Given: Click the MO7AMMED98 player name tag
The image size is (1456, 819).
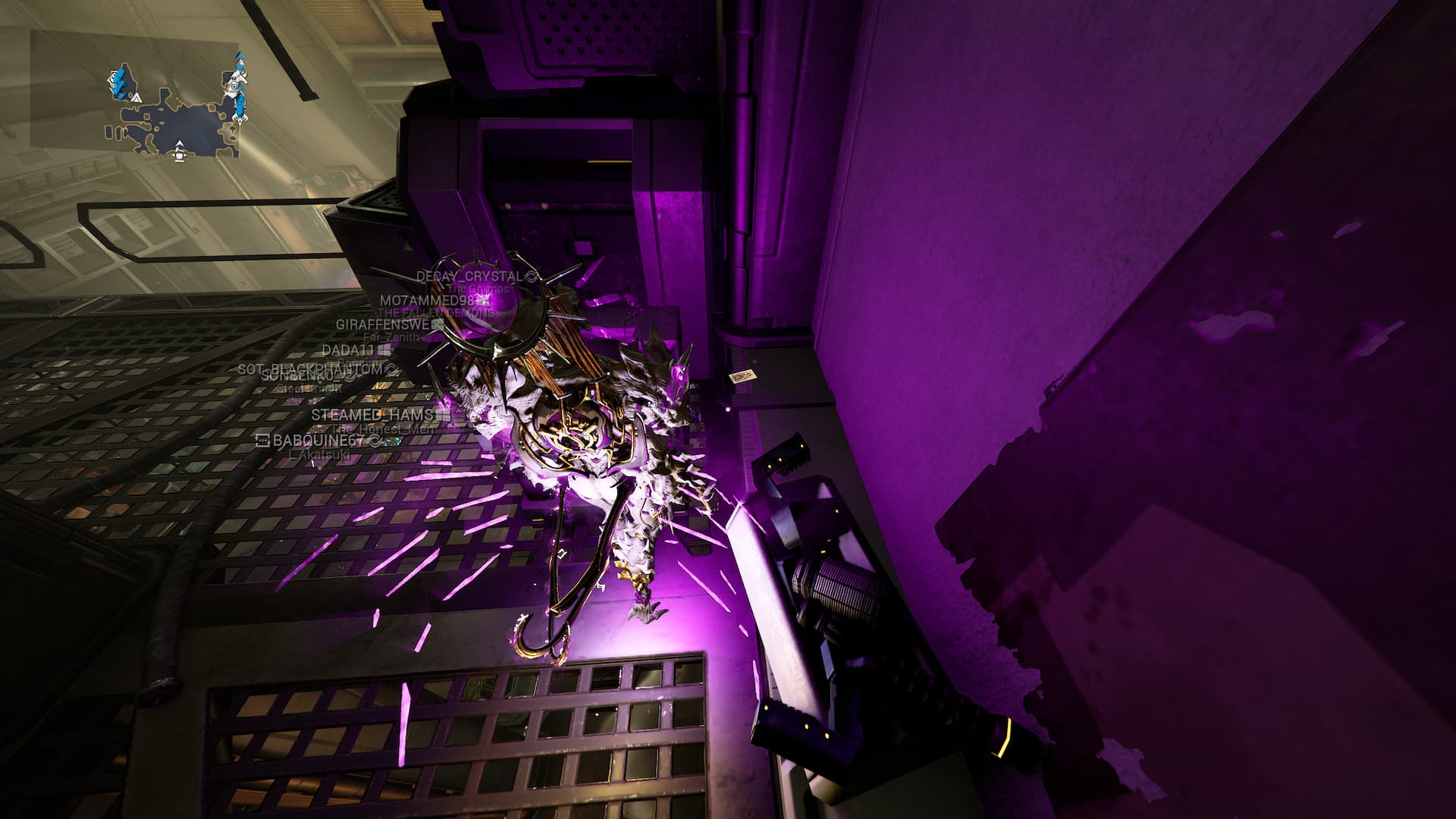Looking at the screenshot, I should (428, 300).
